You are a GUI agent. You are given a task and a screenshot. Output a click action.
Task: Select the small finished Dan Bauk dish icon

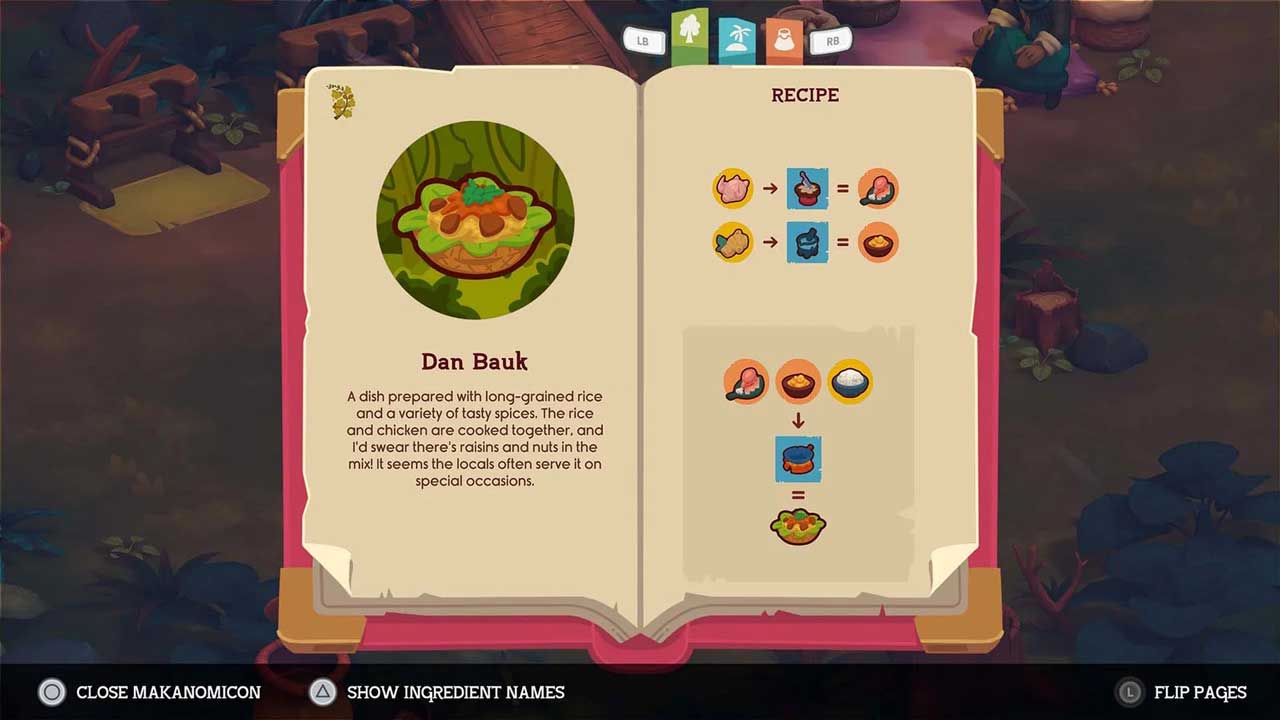[x=798, y=525]
